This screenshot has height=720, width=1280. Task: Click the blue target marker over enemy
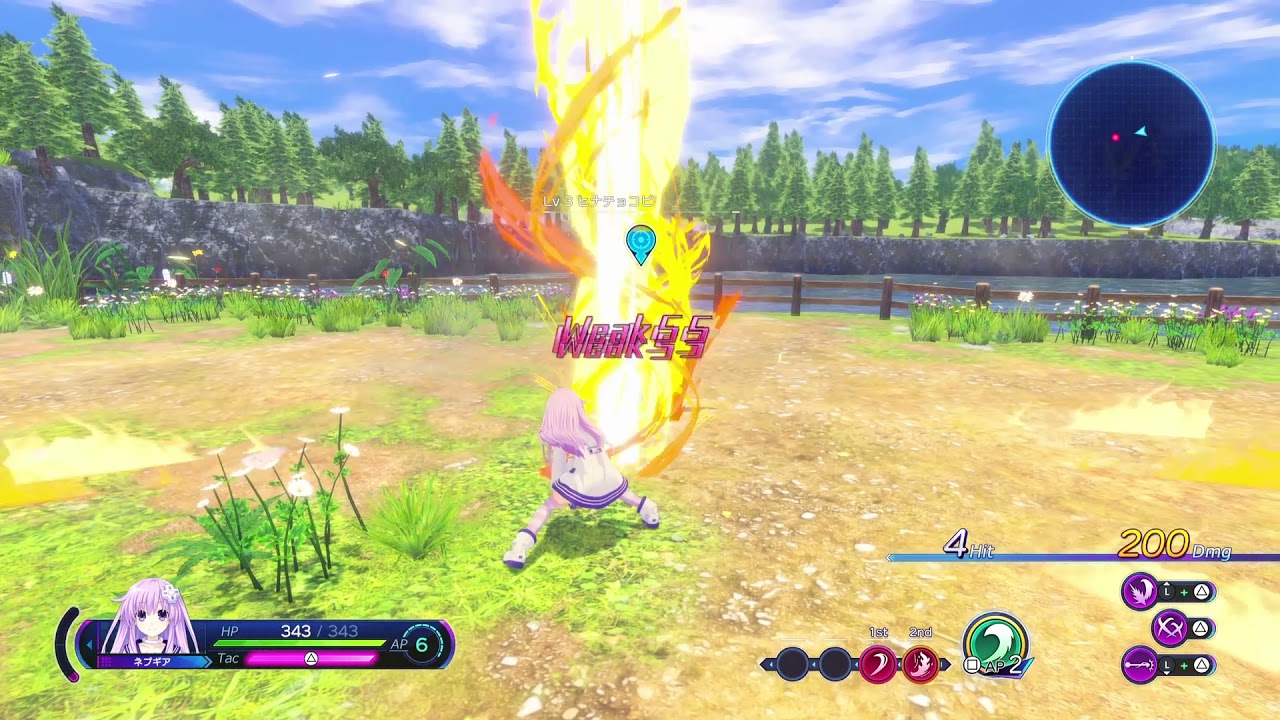[640, 242]
